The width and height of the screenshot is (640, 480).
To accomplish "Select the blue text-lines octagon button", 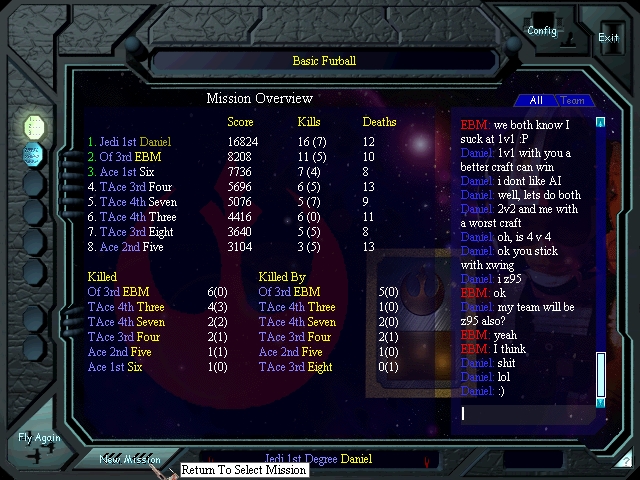I will point(34,154).
